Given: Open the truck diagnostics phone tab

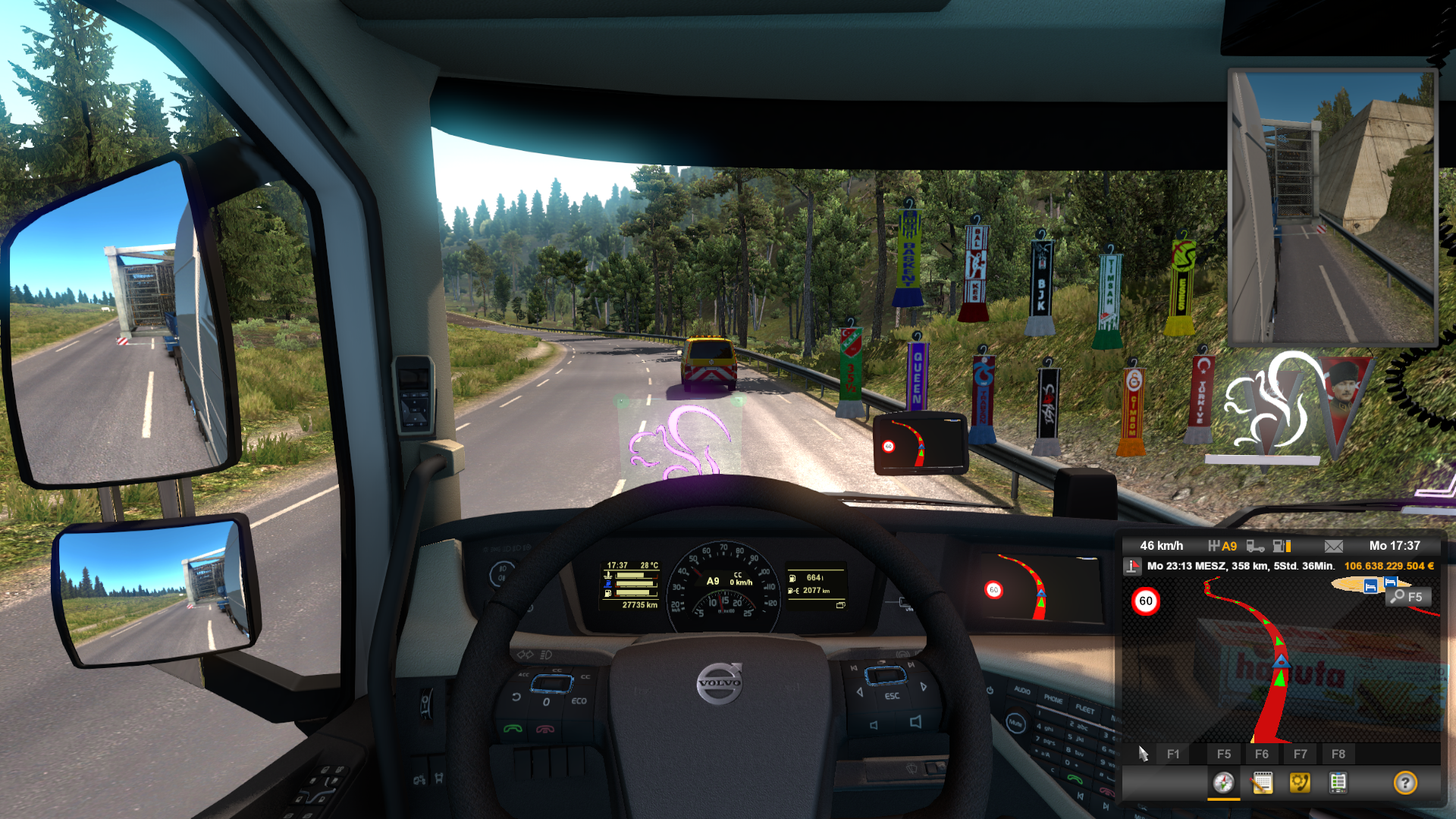Looking at the screenshot, I should click(x=1300, y=783).
